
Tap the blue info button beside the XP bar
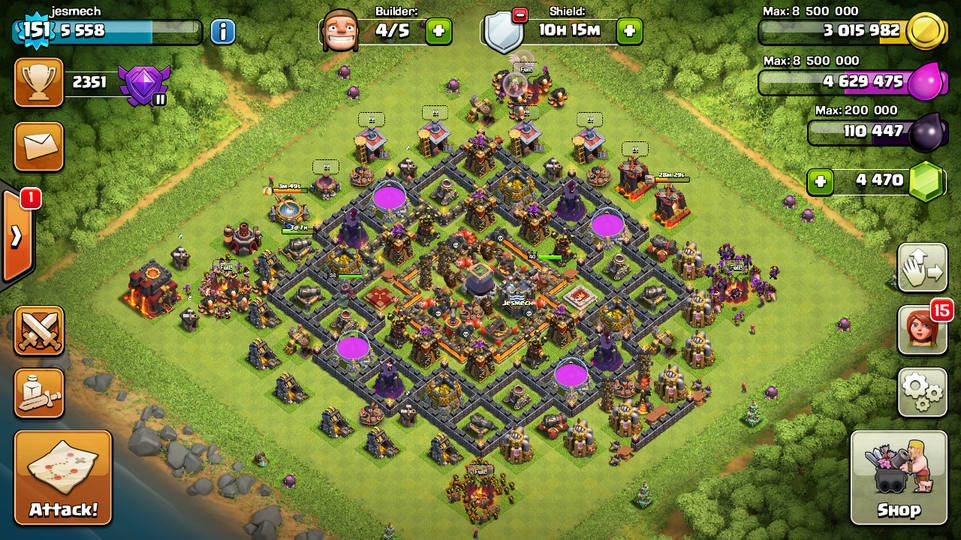tap(222, 31)
